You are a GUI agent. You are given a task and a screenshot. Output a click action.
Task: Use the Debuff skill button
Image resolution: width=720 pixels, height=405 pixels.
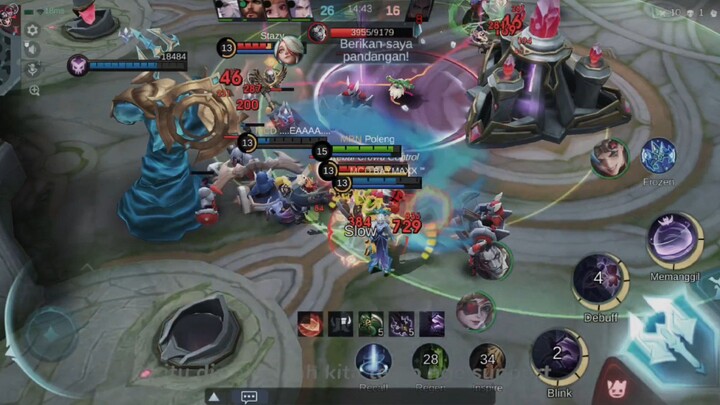(x=599, y=279)
